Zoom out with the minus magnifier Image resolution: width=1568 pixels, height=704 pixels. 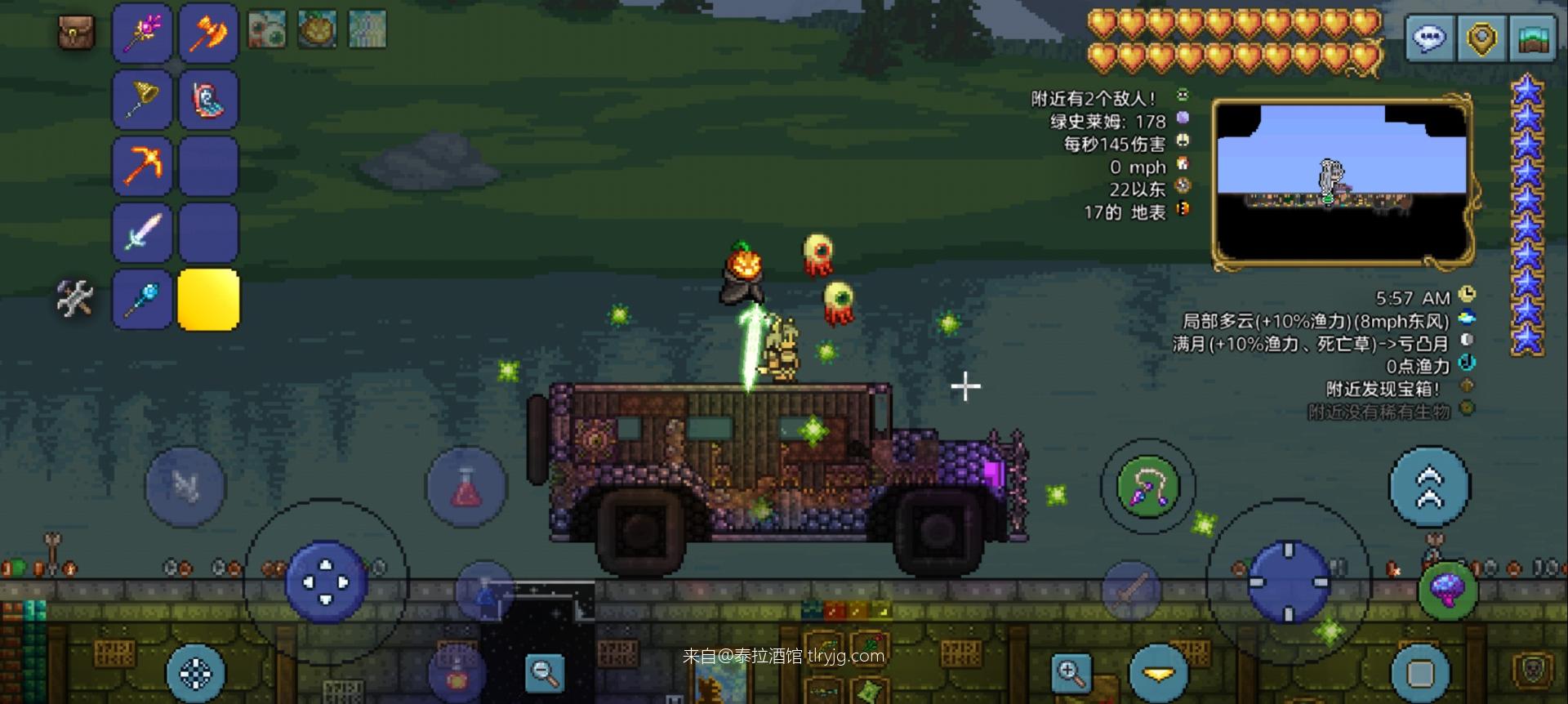point(544,672)
